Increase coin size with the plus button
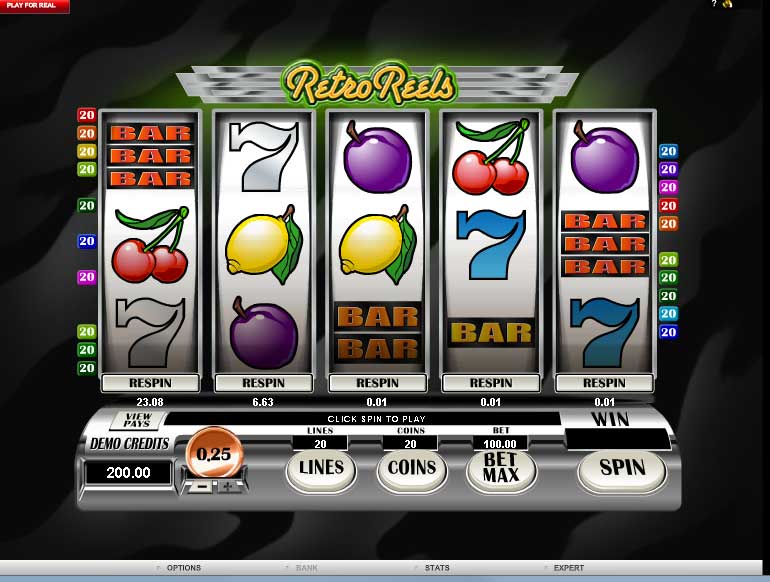 click(228, 486)
